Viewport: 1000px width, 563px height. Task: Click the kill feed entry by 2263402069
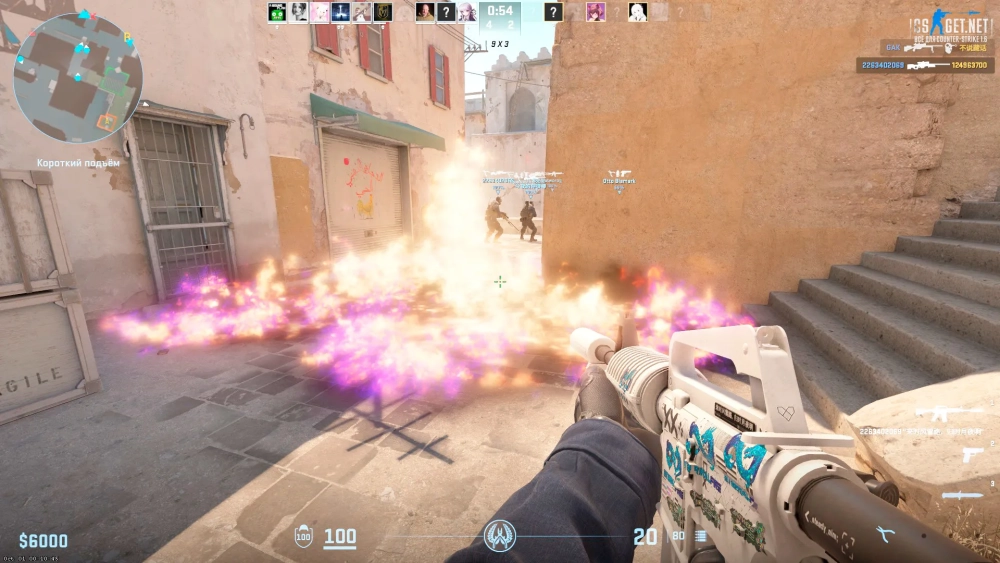pyautogui.click(x=925, y=65)
